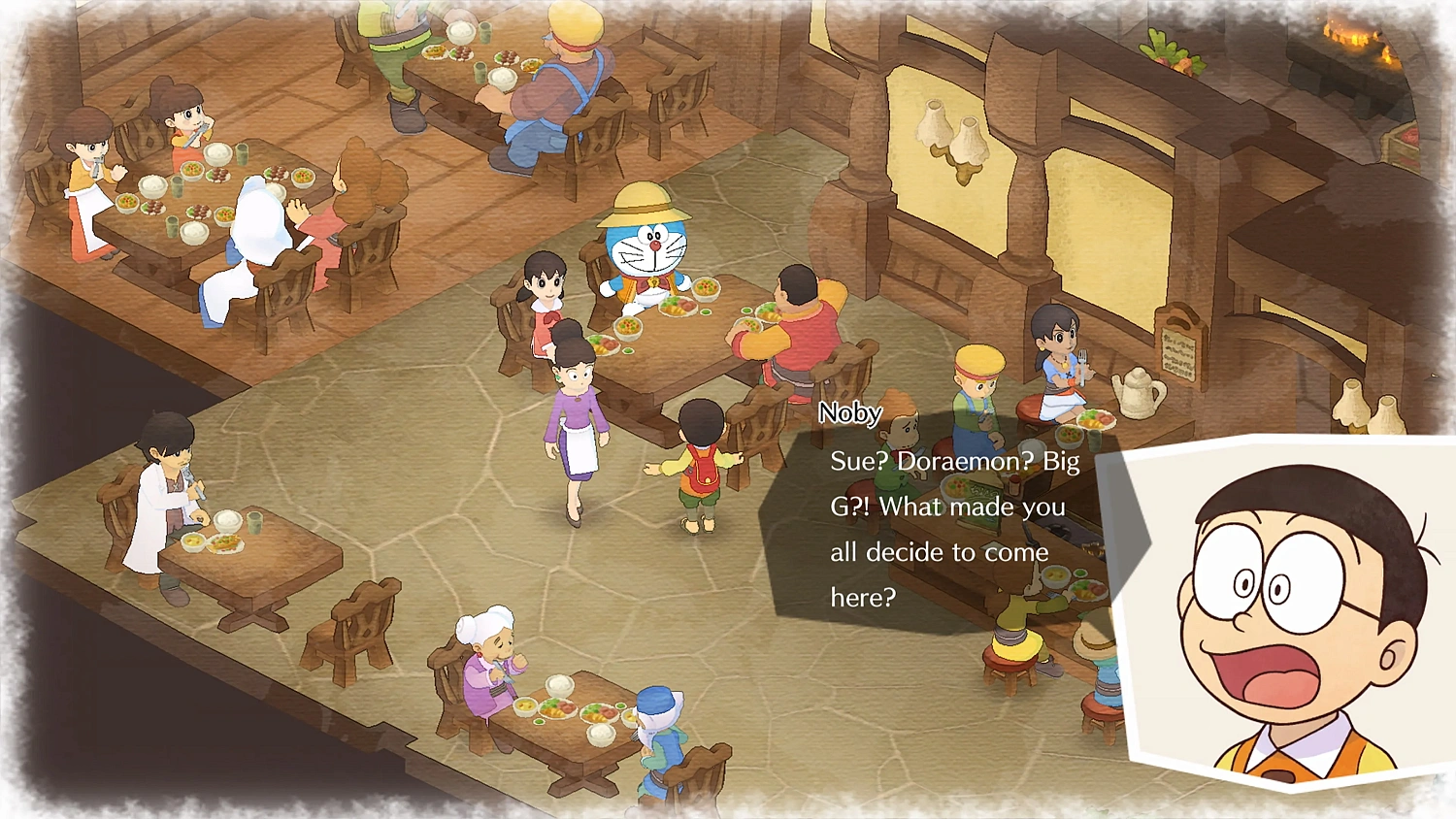Click the wall-mounted double lamp

click(949, 136)
